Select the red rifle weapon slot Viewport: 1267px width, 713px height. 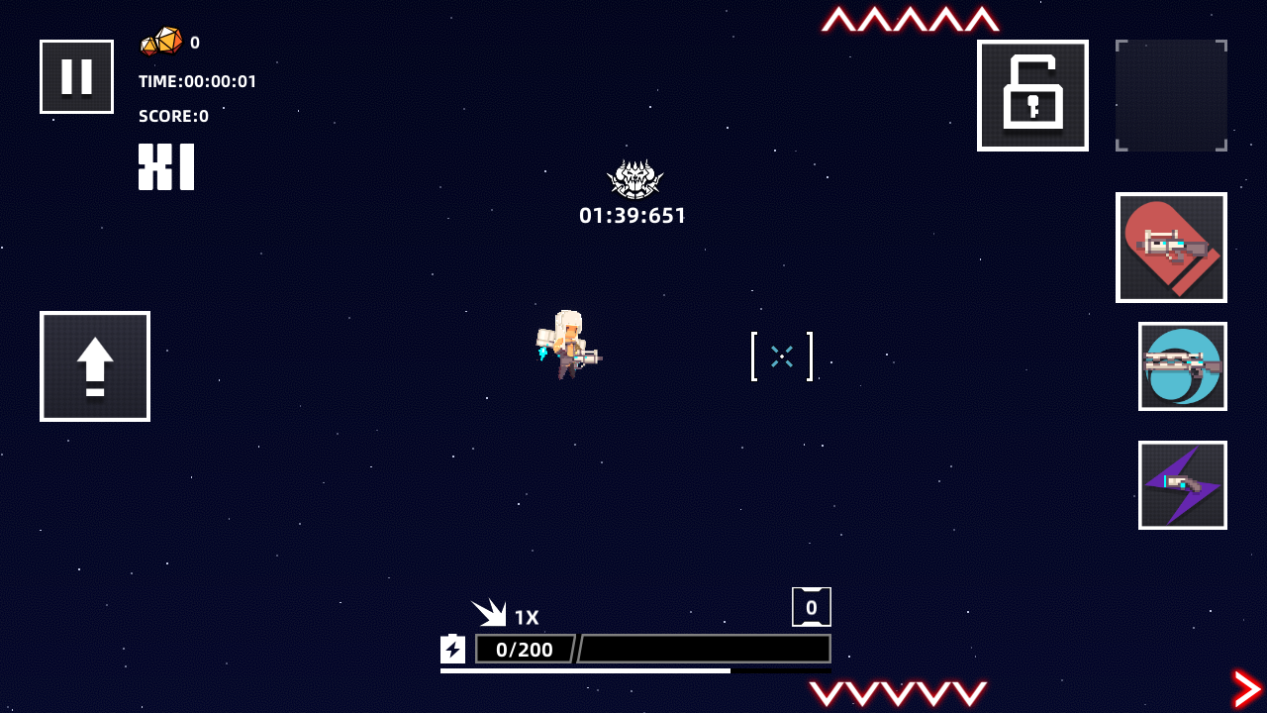[1171, 247]
